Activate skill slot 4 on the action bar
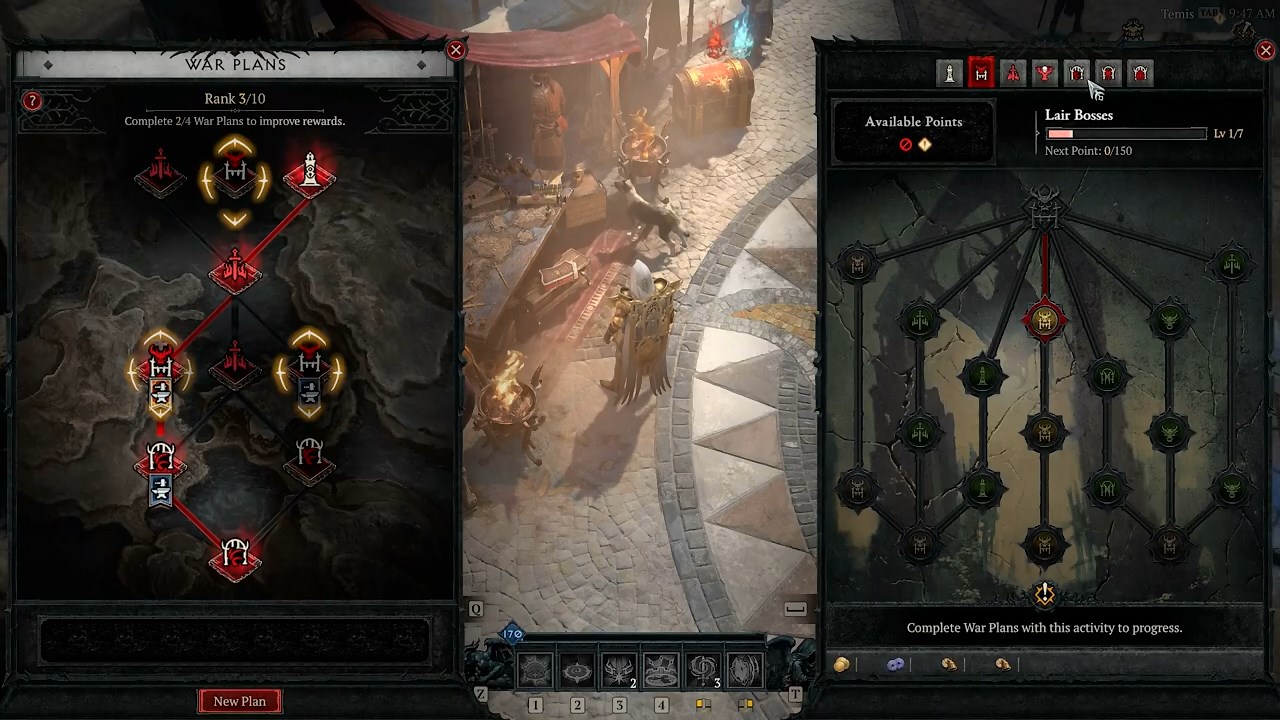Viewport: 1280px width, 720px height. 661,672
